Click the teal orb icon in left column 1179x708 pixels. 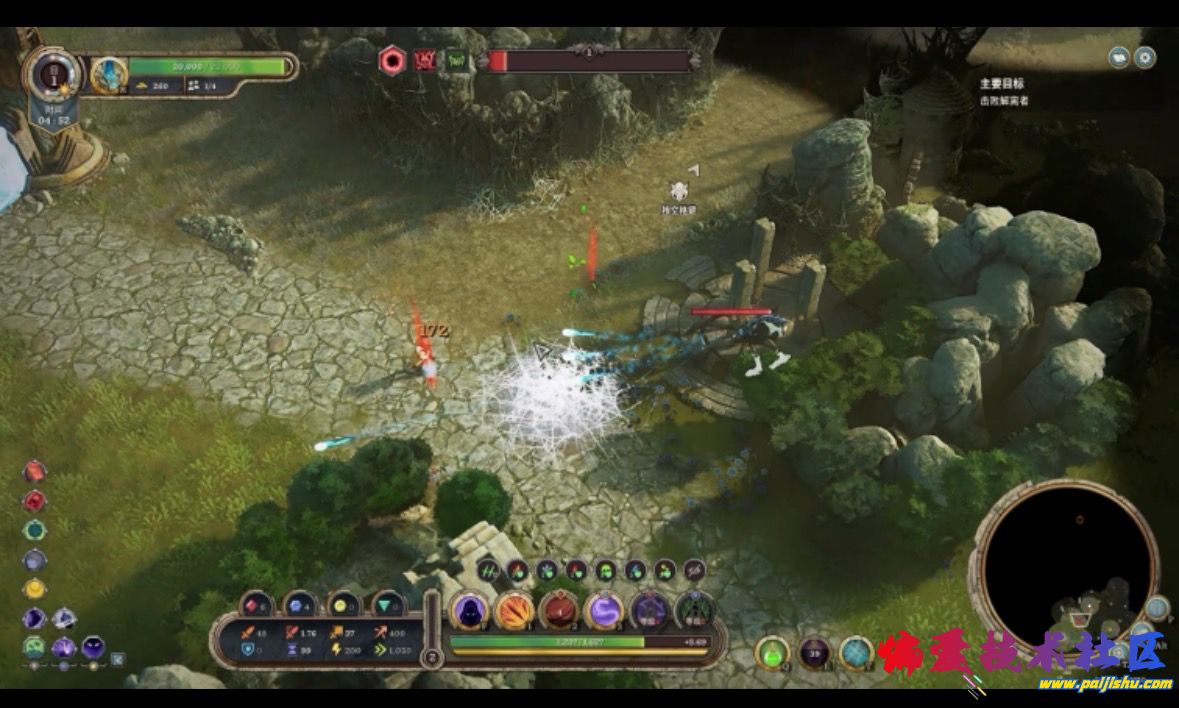coord(35,530)
